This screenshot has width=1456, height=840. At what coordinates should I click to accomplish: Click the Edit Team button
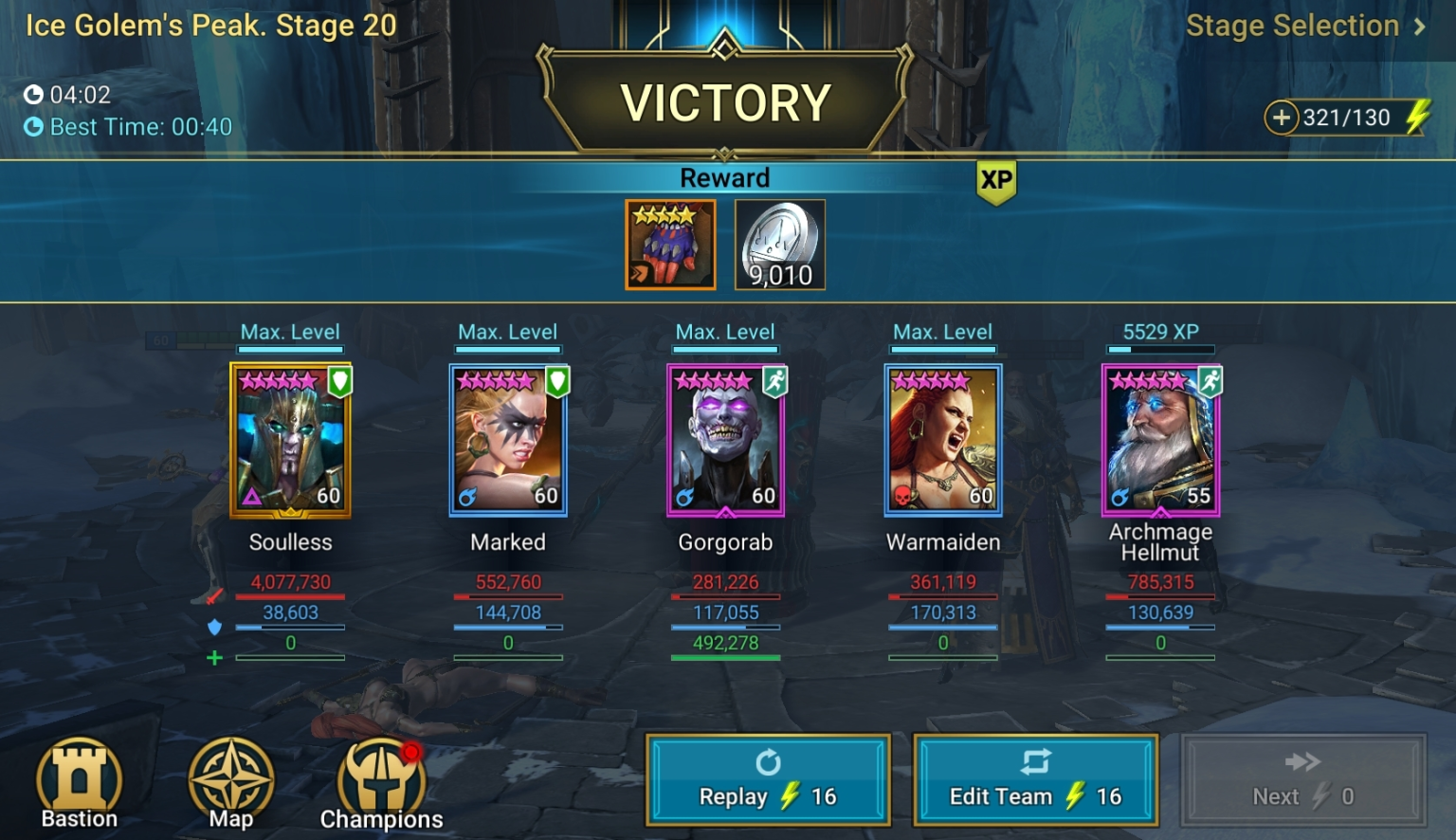point(1035,779)
